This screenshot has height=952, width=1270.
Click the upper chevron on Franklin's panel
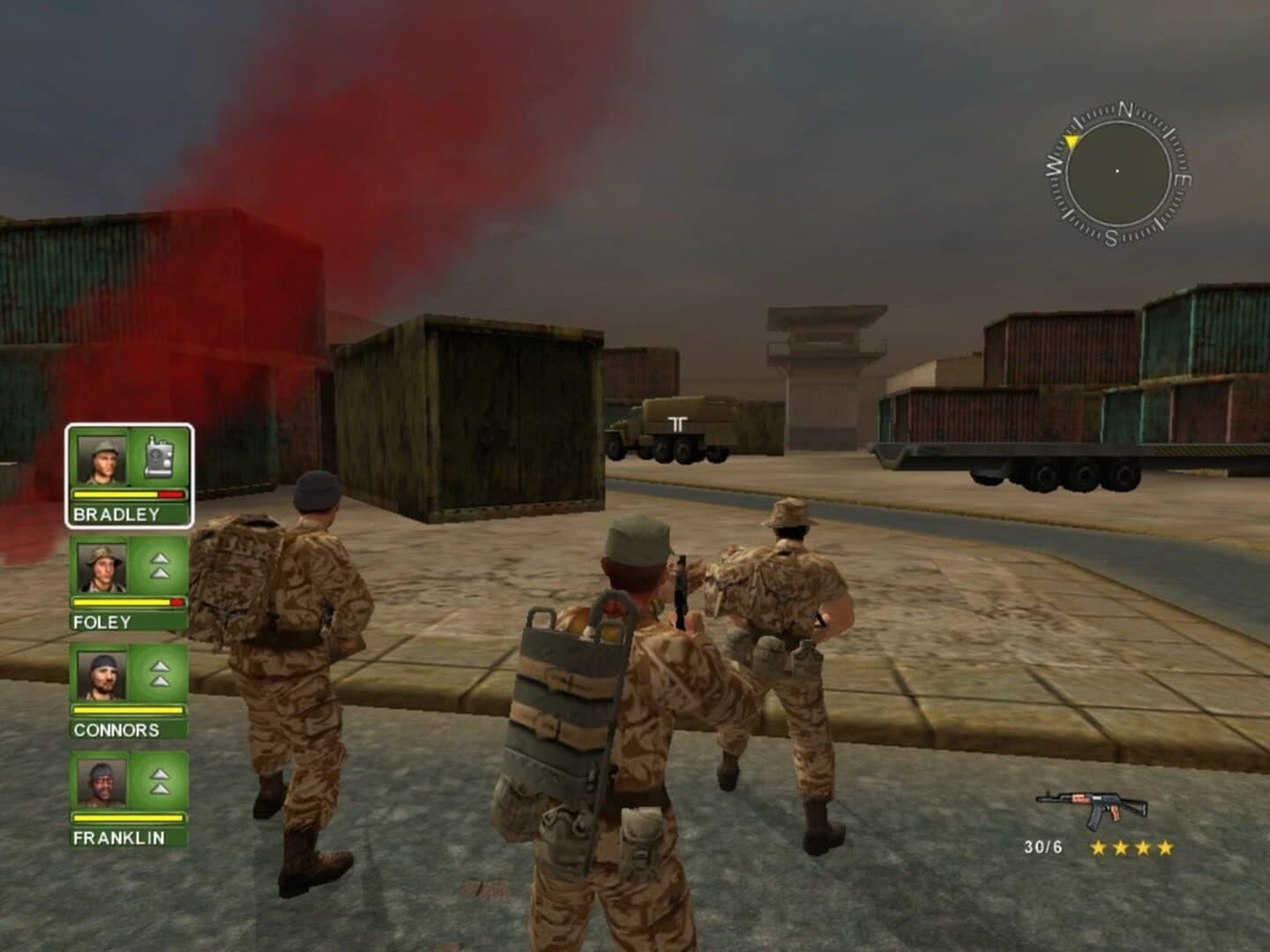tap(160, 774)
